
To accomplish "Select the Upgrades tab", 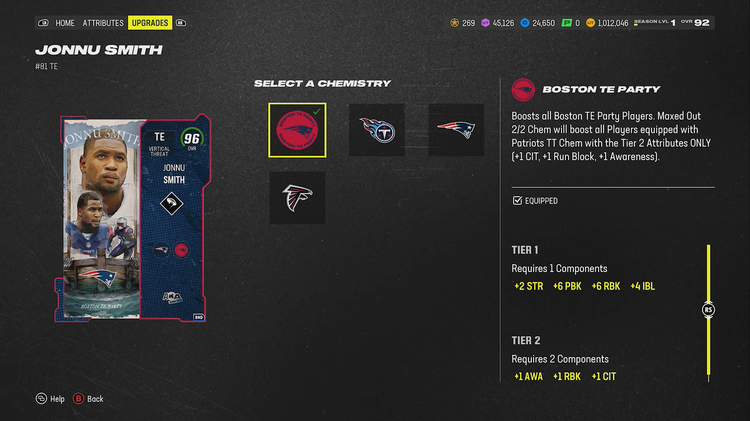I will pos(150,22).
